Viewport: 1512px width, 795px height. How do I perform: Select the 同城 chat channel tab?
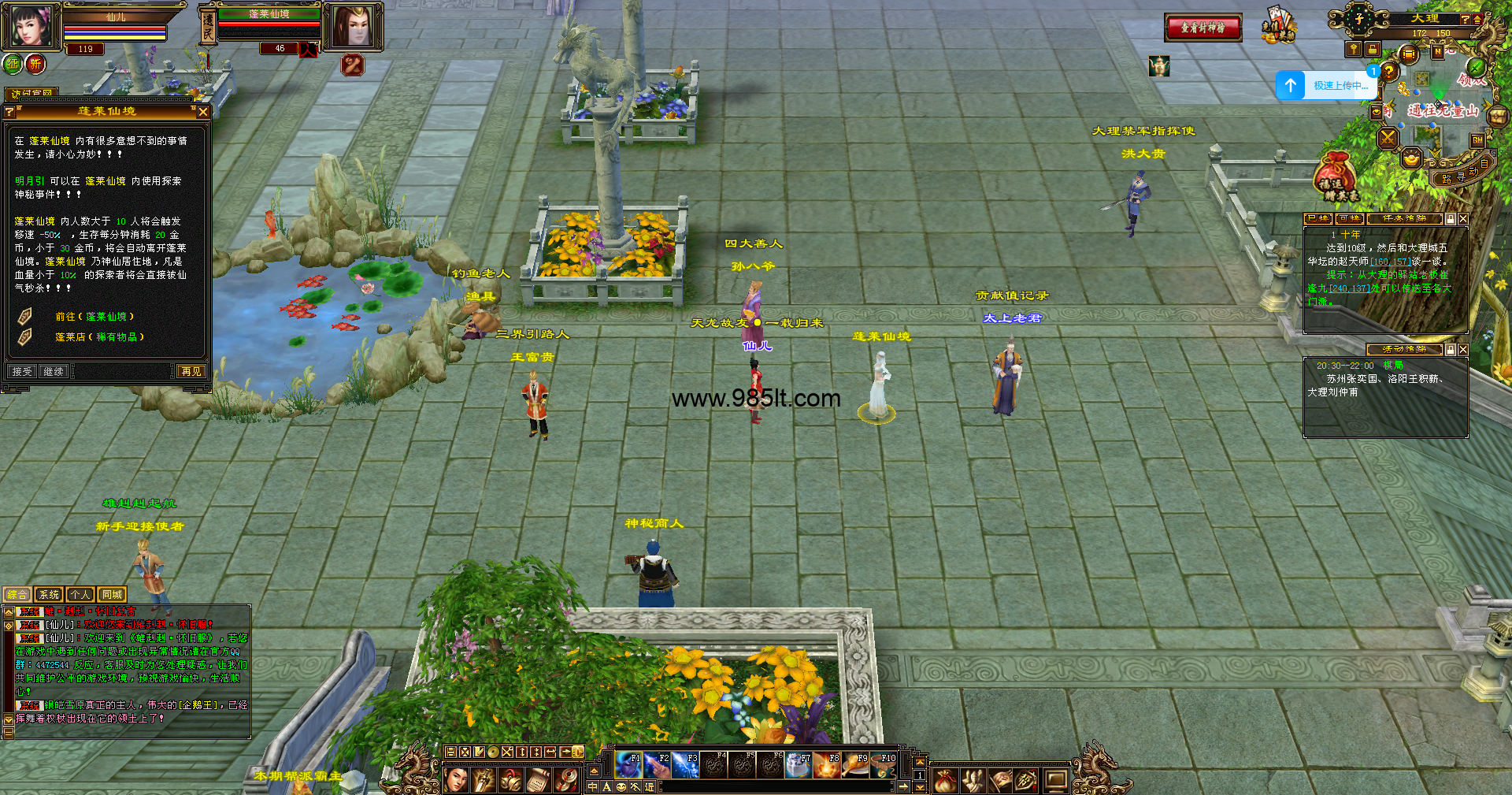coord(112,595)
